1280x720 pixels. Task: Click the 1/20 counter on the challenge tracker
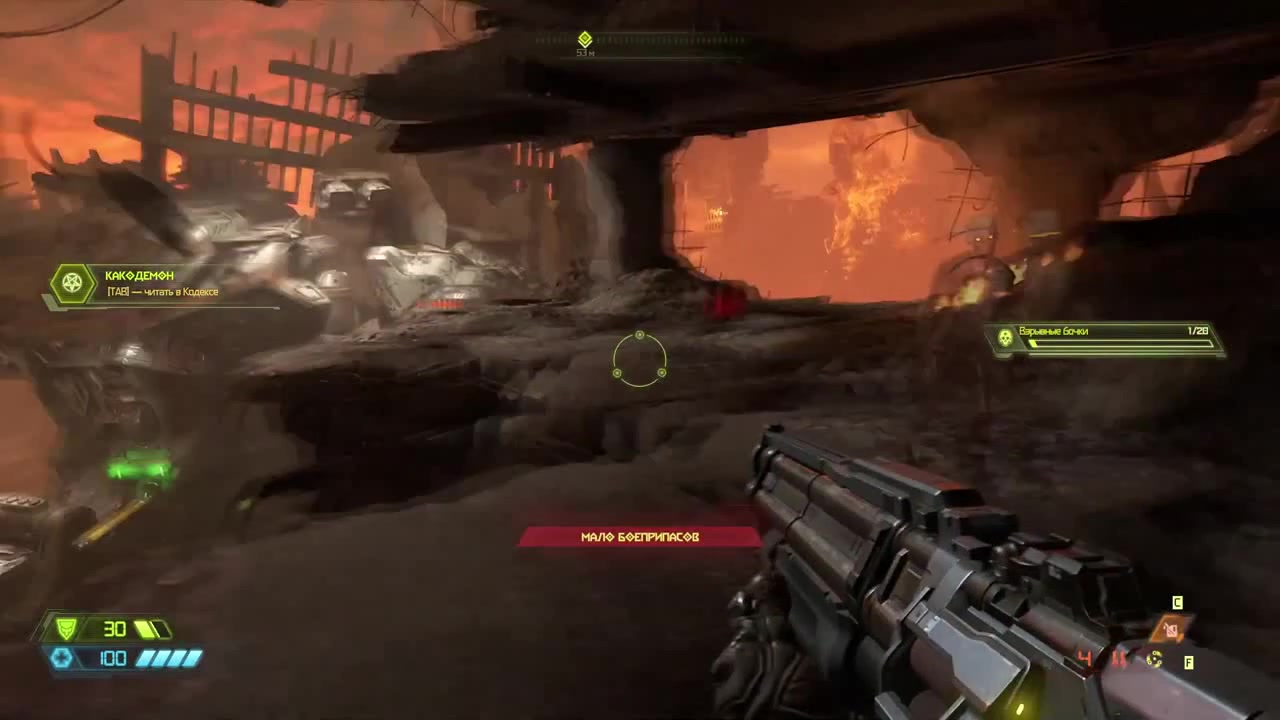(x=1196, y=331)
